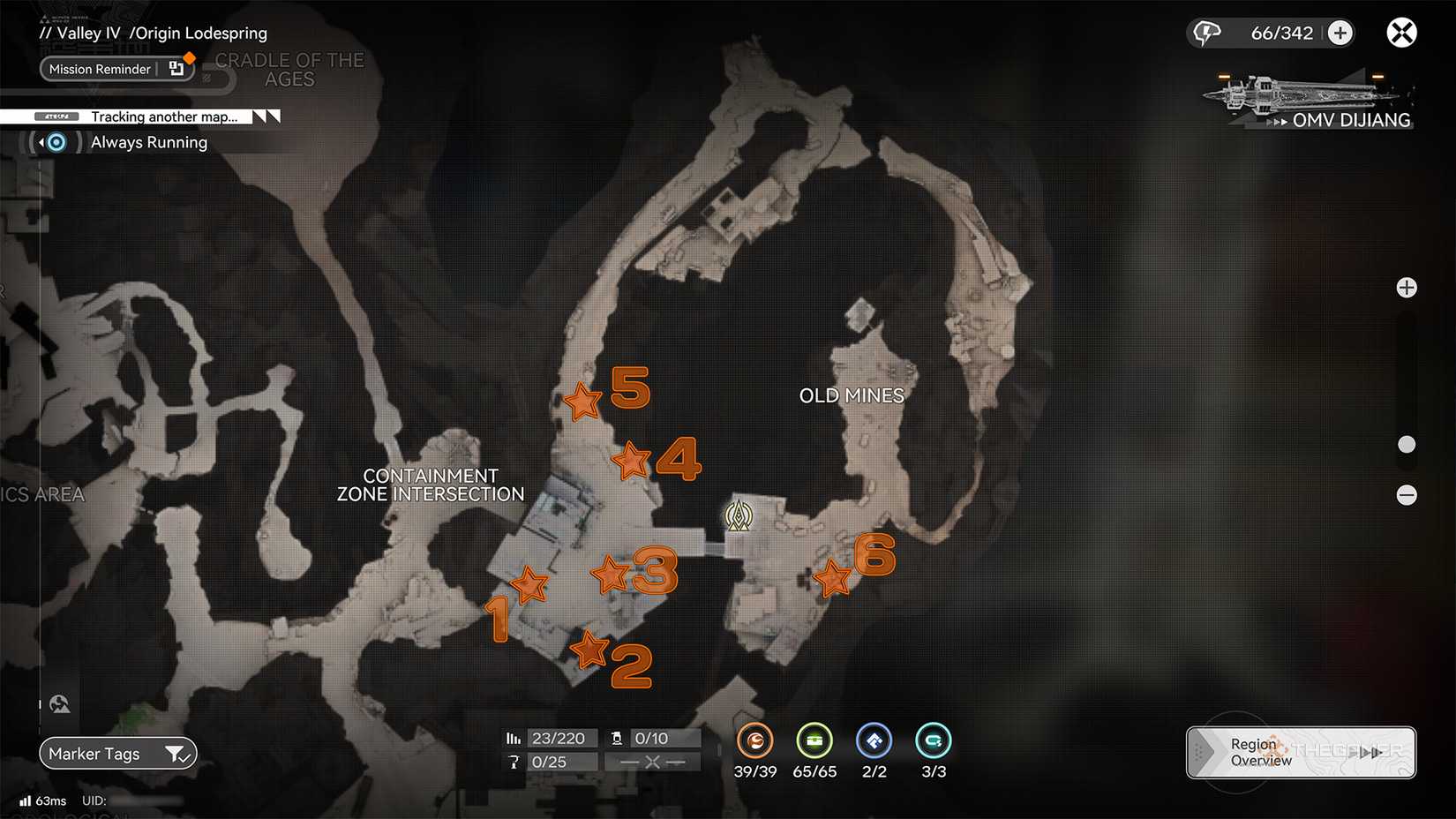
Task: Open the Region Overview forward arrows
Action: 1370,753
